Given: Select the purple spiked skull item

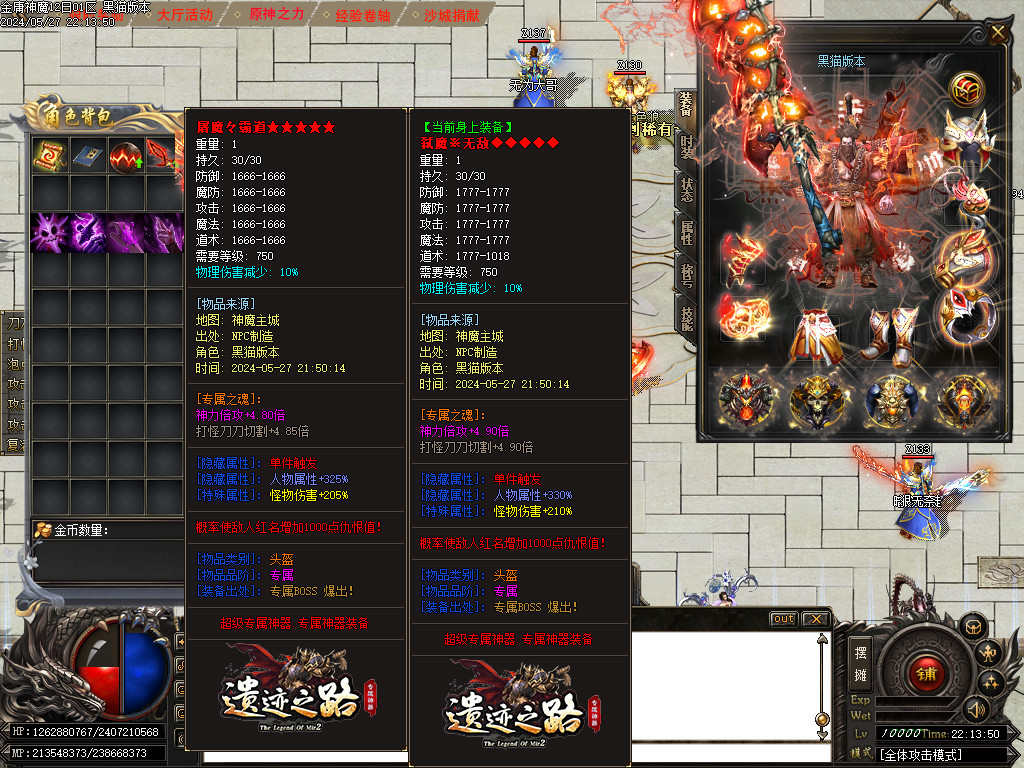Looking at the screenshot, I should click(49, 232).
